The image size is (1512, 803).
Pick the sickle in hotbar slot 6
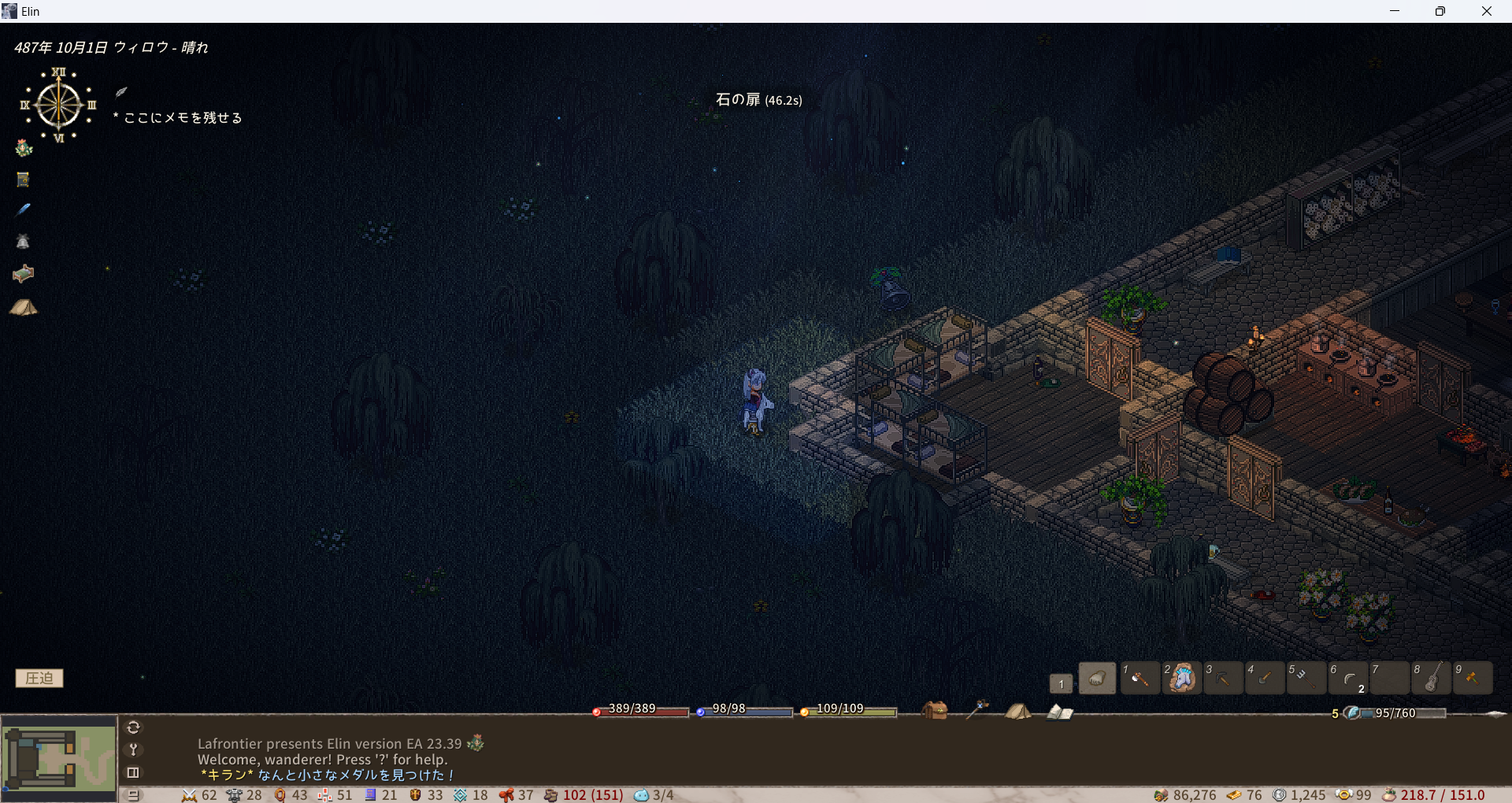[1348, 678]
